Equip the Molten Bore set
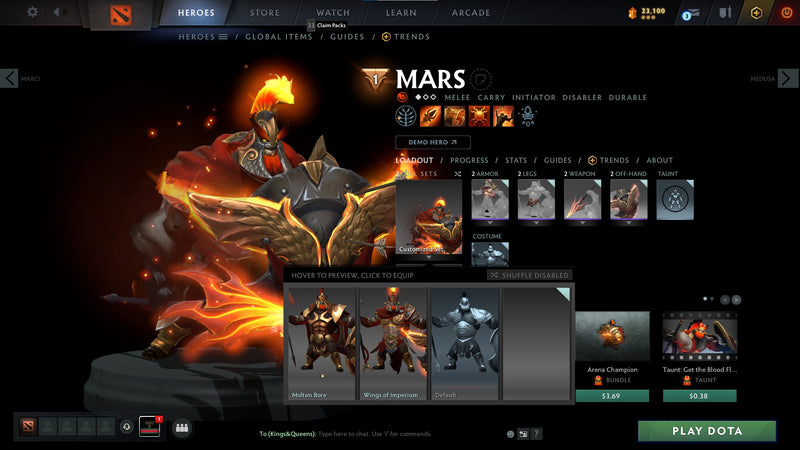Image resolution: width=800 pixels, height=450 pixels. point(321,345)
